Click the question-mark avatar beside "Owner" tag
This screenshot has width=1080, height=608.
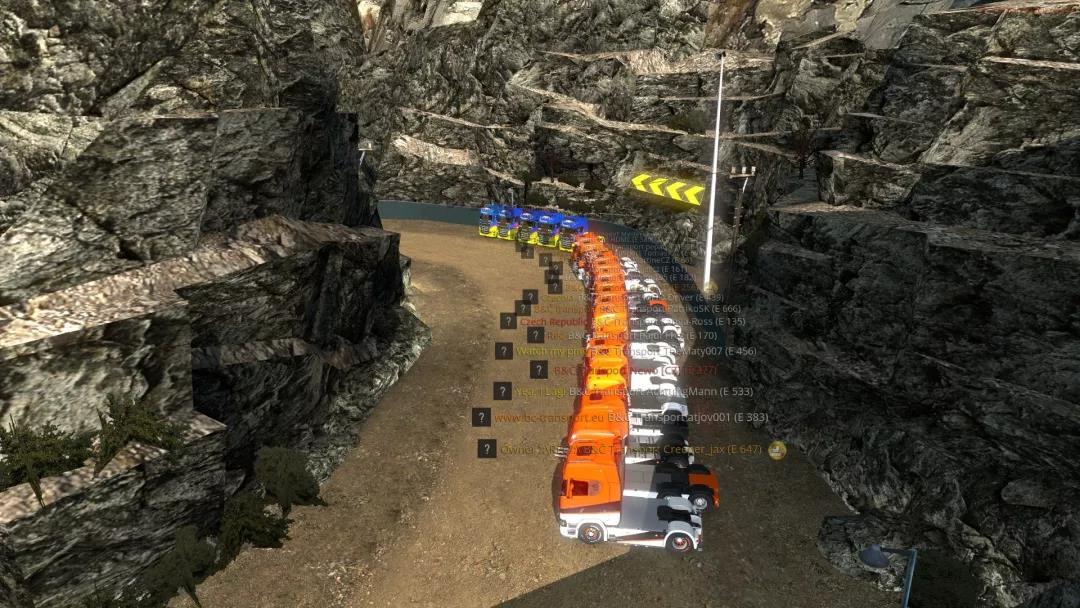[x=487, y=449]
